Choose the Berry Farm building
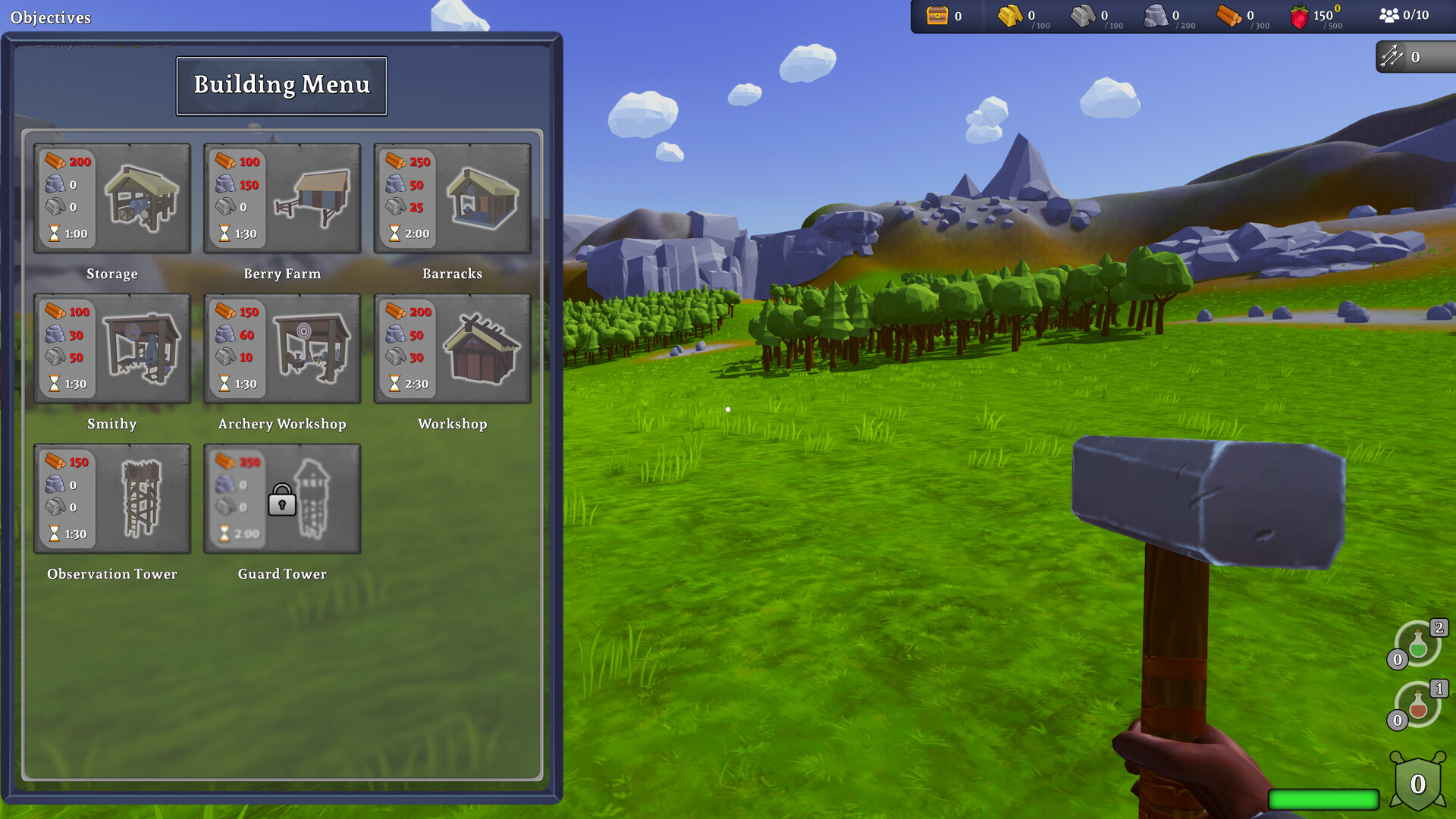Viewport: 1456px width, 819px height. [x=282, y=199]
